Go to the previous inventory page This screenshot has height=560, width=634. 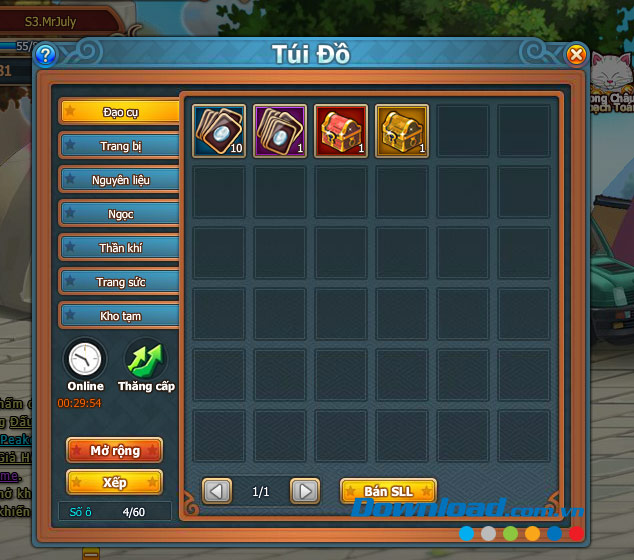click(x=217, y=491)
